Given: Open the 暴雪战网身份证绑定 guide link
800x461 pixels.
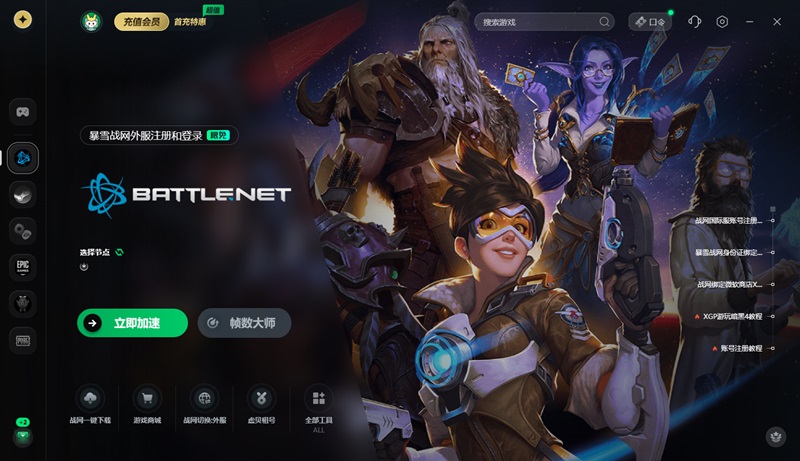Looking at the screenshot, I should click(x=729, y=252).
